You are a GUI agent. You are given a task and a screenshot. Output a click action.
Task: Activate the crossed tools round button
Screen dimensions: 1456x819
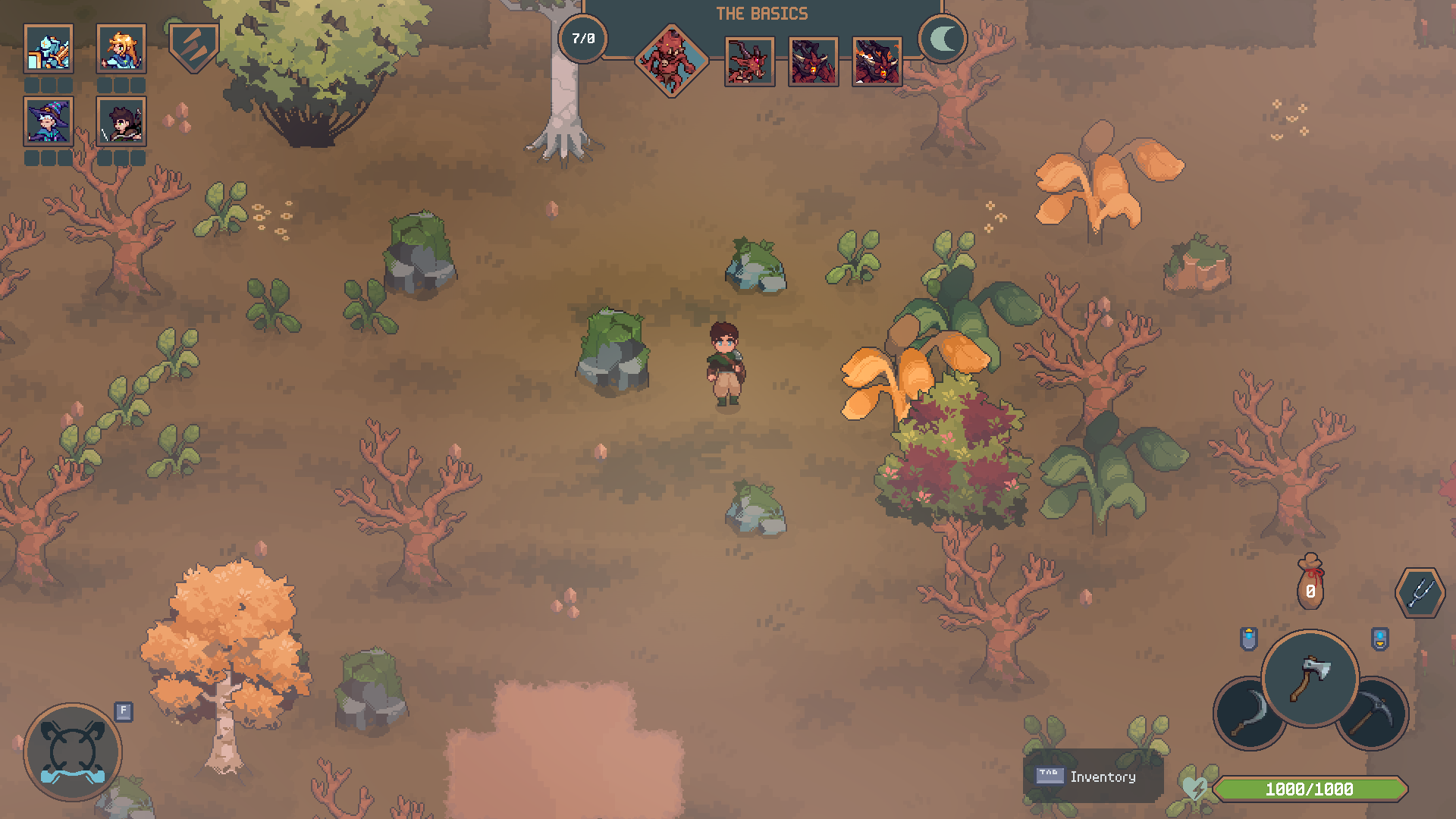pos(73,752)
